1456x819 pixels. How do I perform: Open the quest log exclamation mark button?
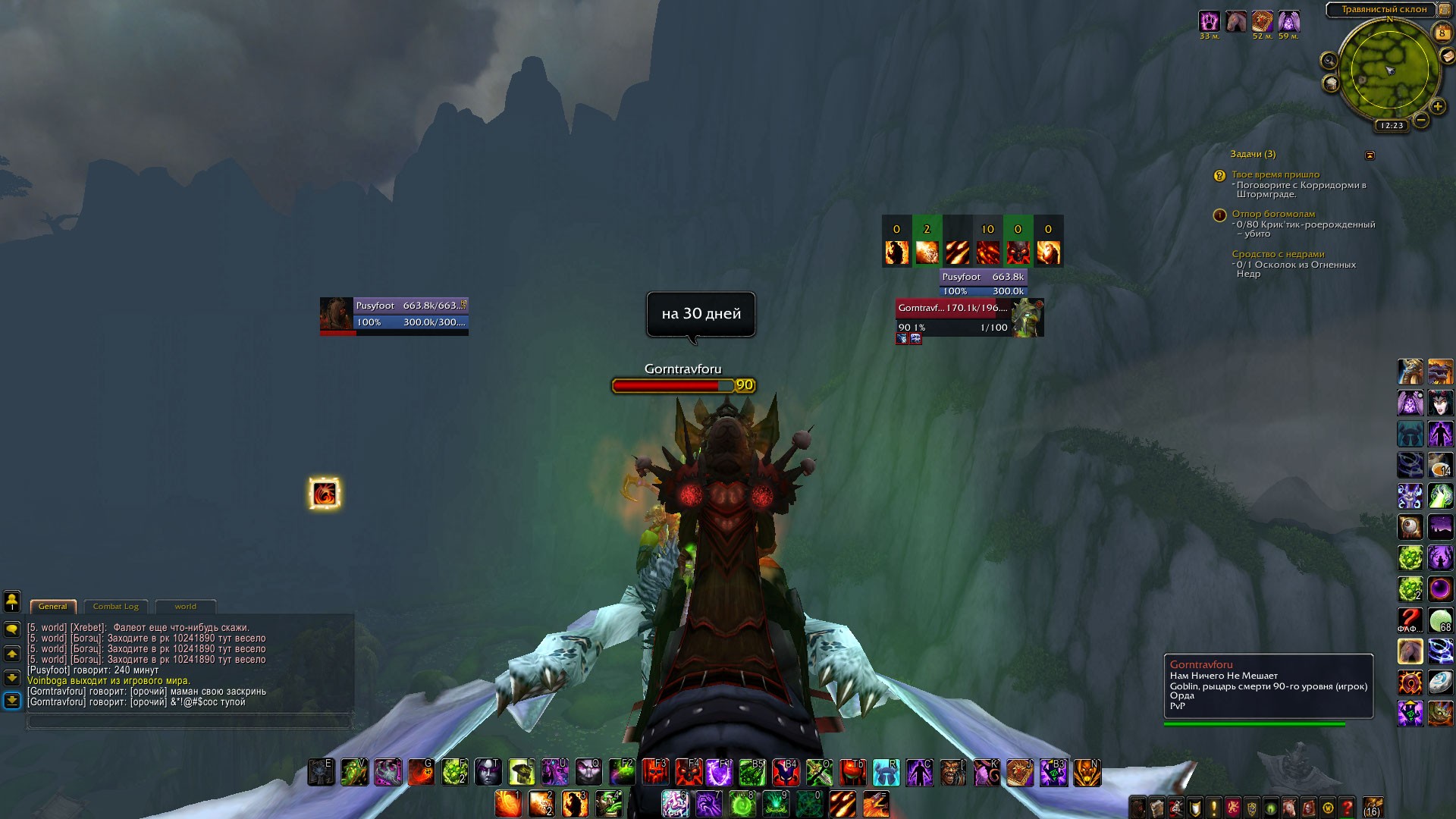pyautogui.click(x=1214, y=808)
